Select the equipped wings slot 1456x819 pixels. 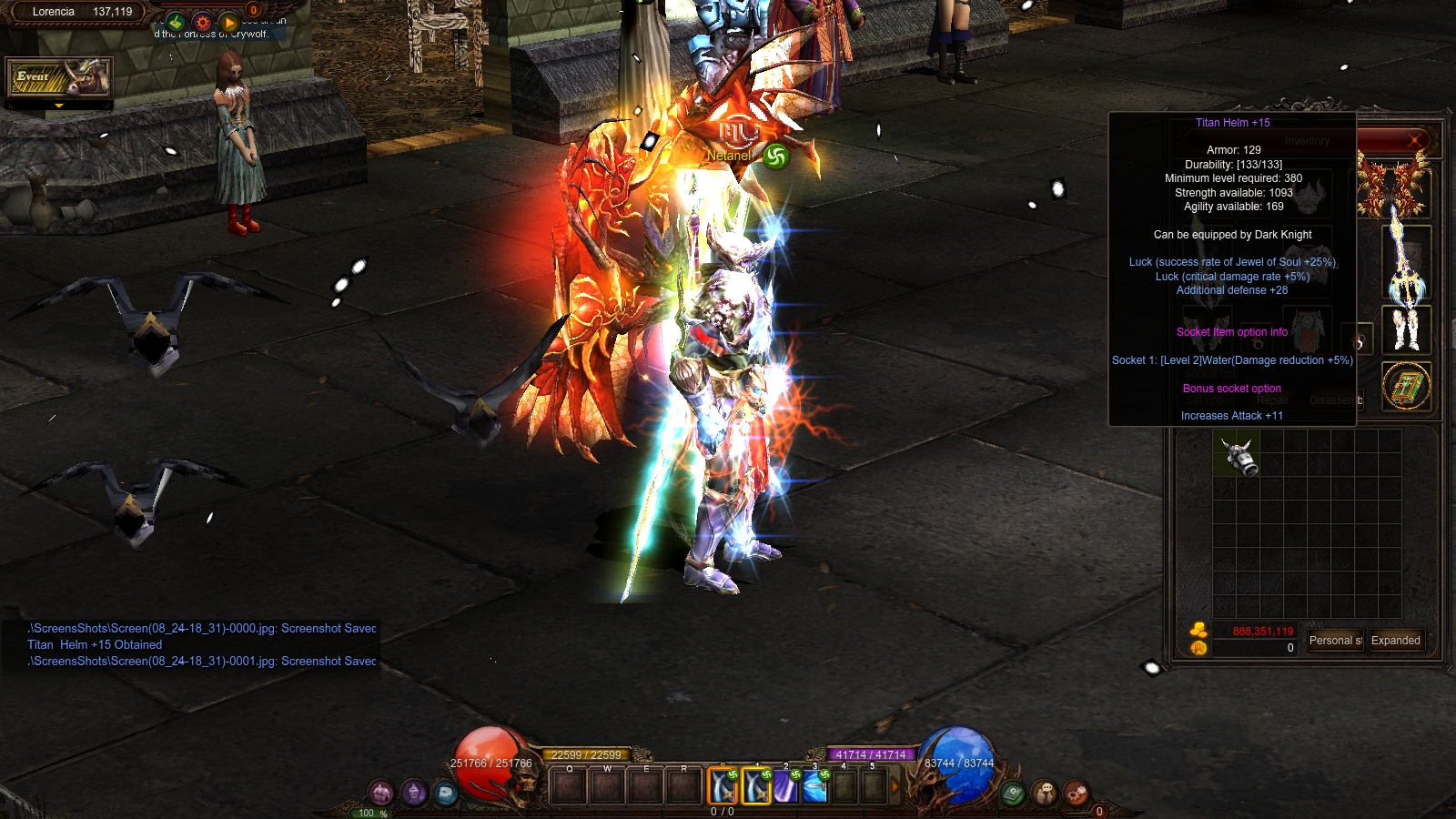(1392, 186)
